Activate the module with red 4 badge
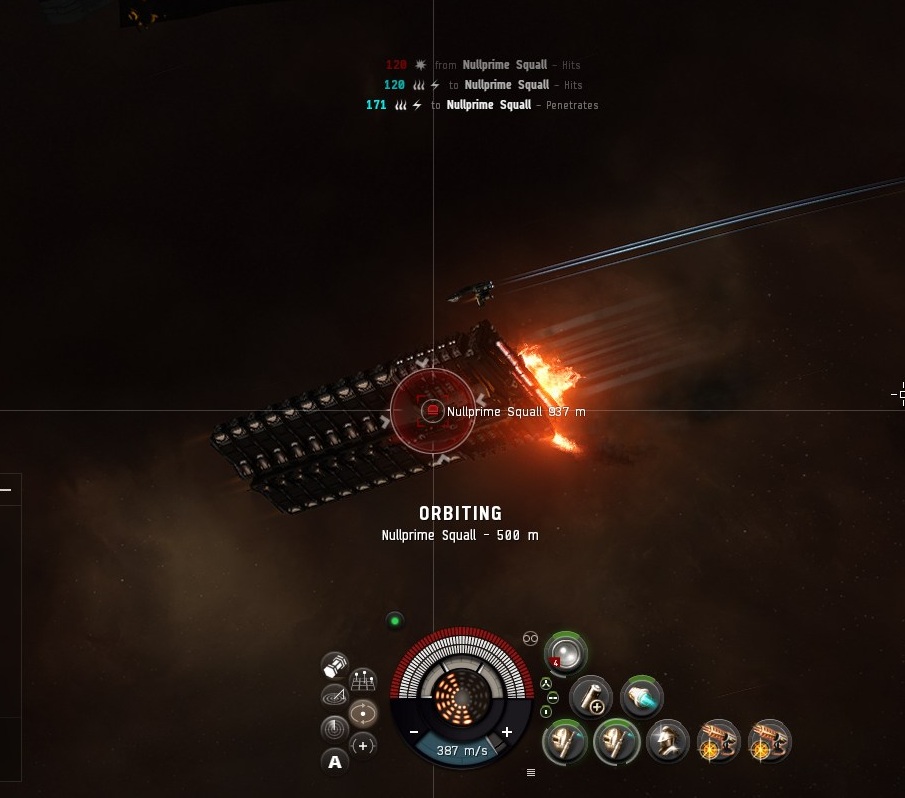The image size is (905, 798). (566, 653)
